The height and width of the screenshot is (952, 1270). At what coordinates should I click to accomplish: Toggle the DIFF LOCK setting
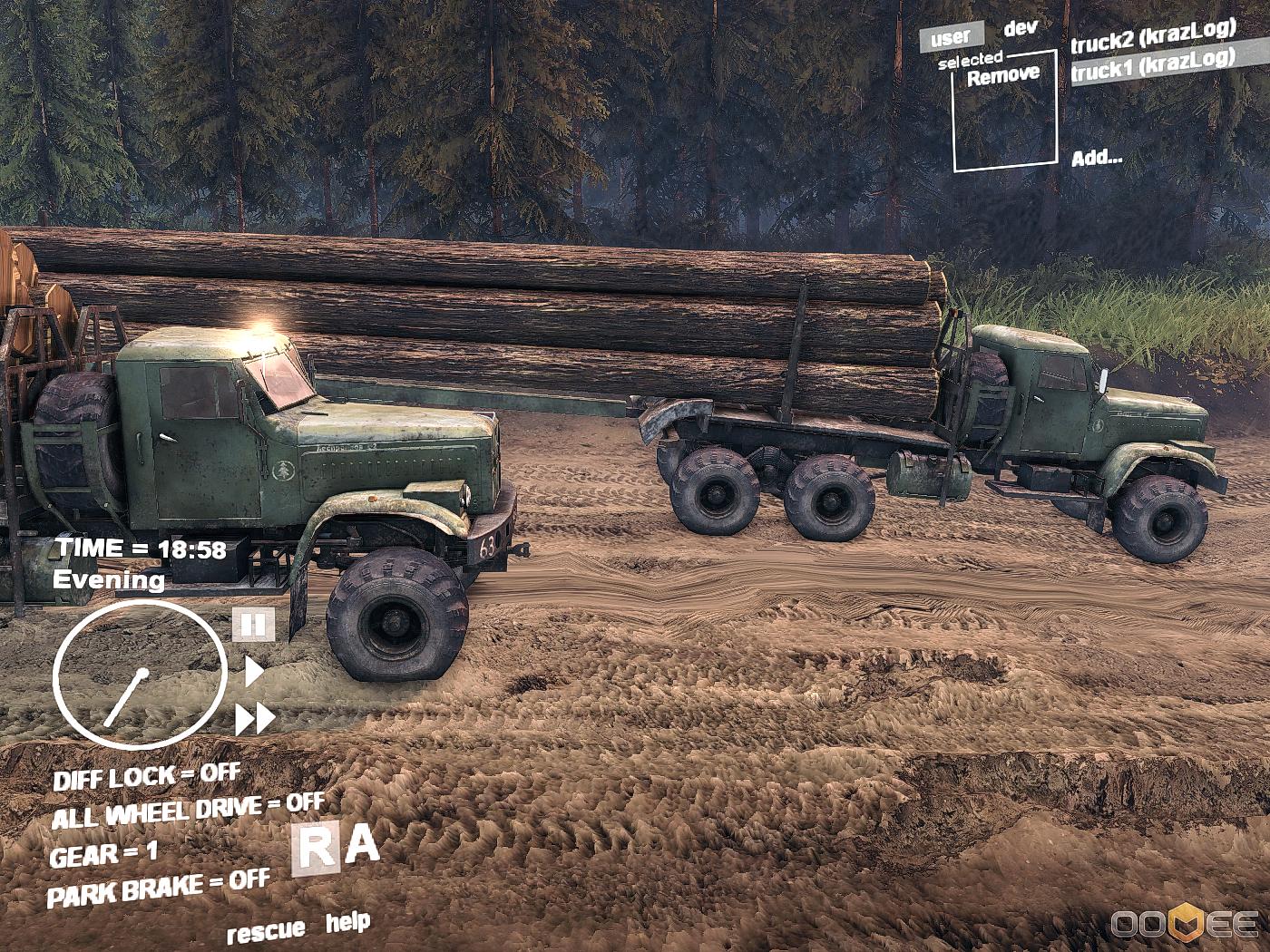[x=146, y=777]
